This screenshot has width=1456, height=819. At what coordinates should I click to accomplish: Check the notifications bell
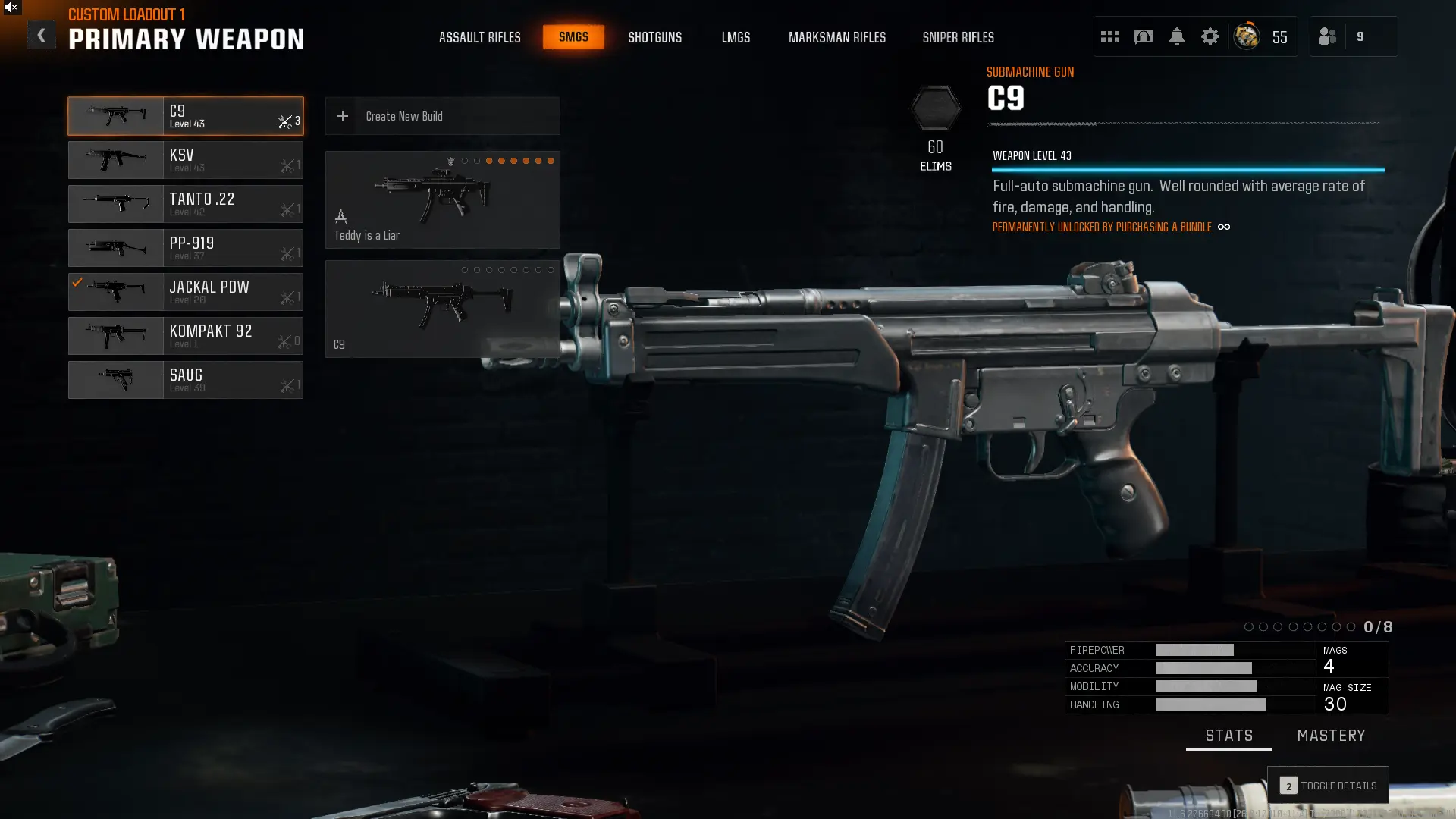(1176, 36)
